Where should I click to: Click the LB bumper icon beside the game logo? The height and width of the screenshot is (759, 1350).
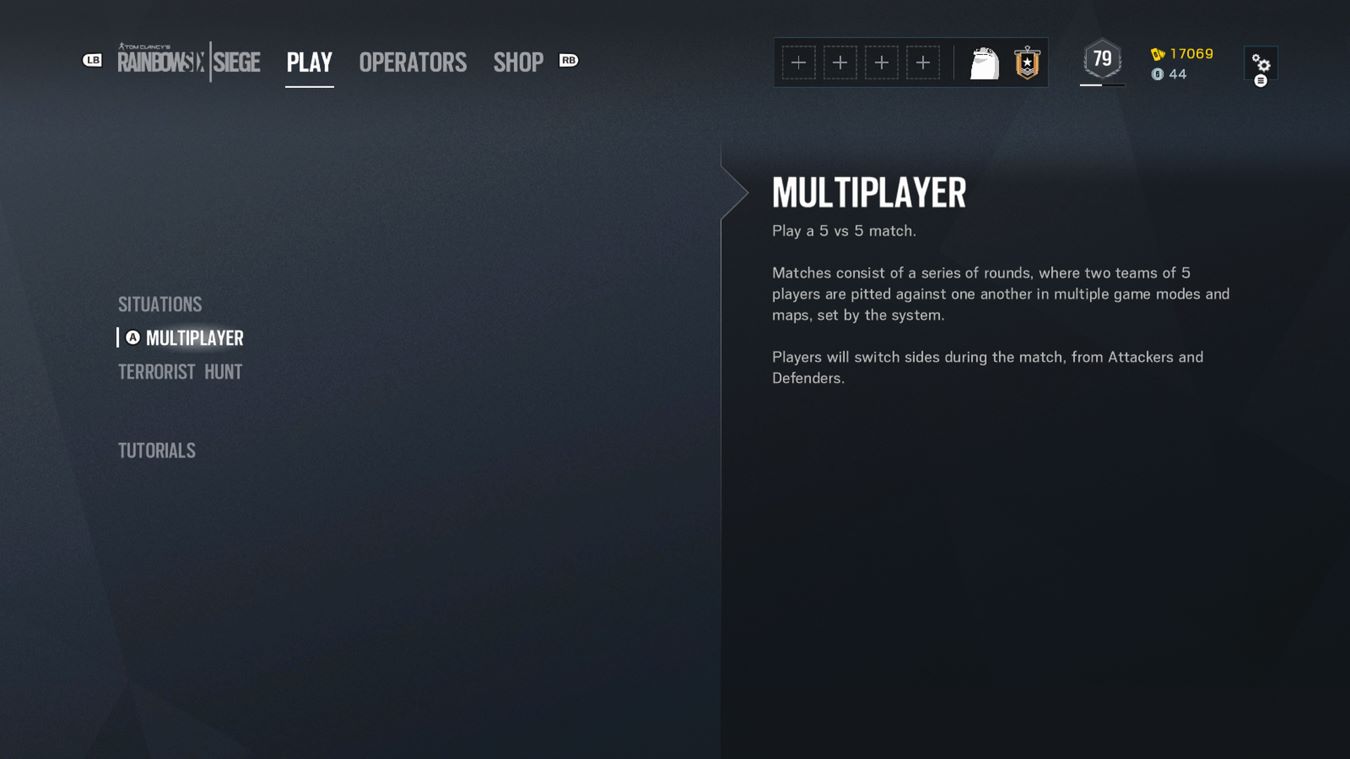(92, 60)
